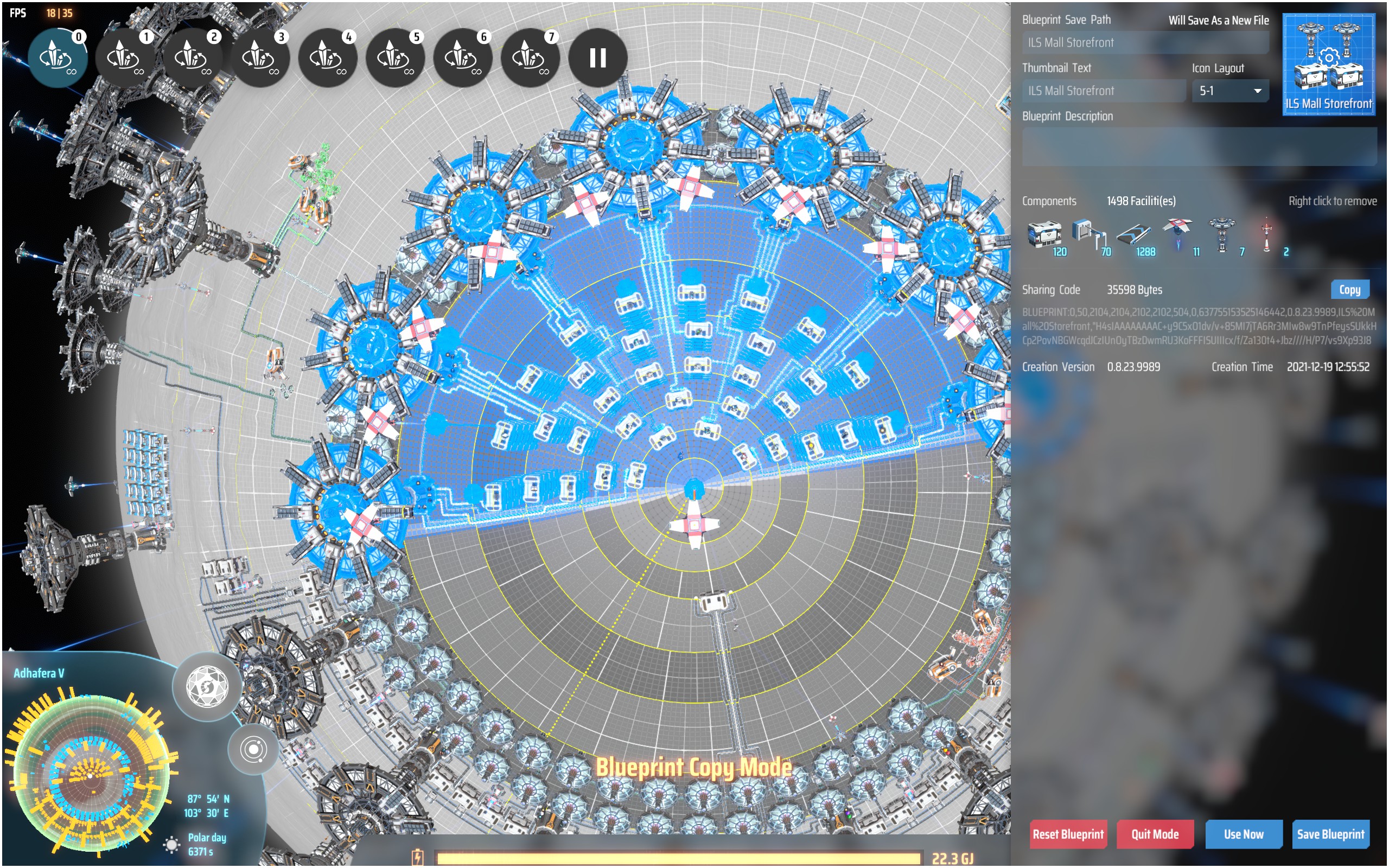This screenshot has height=868, width=1389.
Task: Click the Quit Mode button
Action: pyautogui.click(x=1155, y=834)
